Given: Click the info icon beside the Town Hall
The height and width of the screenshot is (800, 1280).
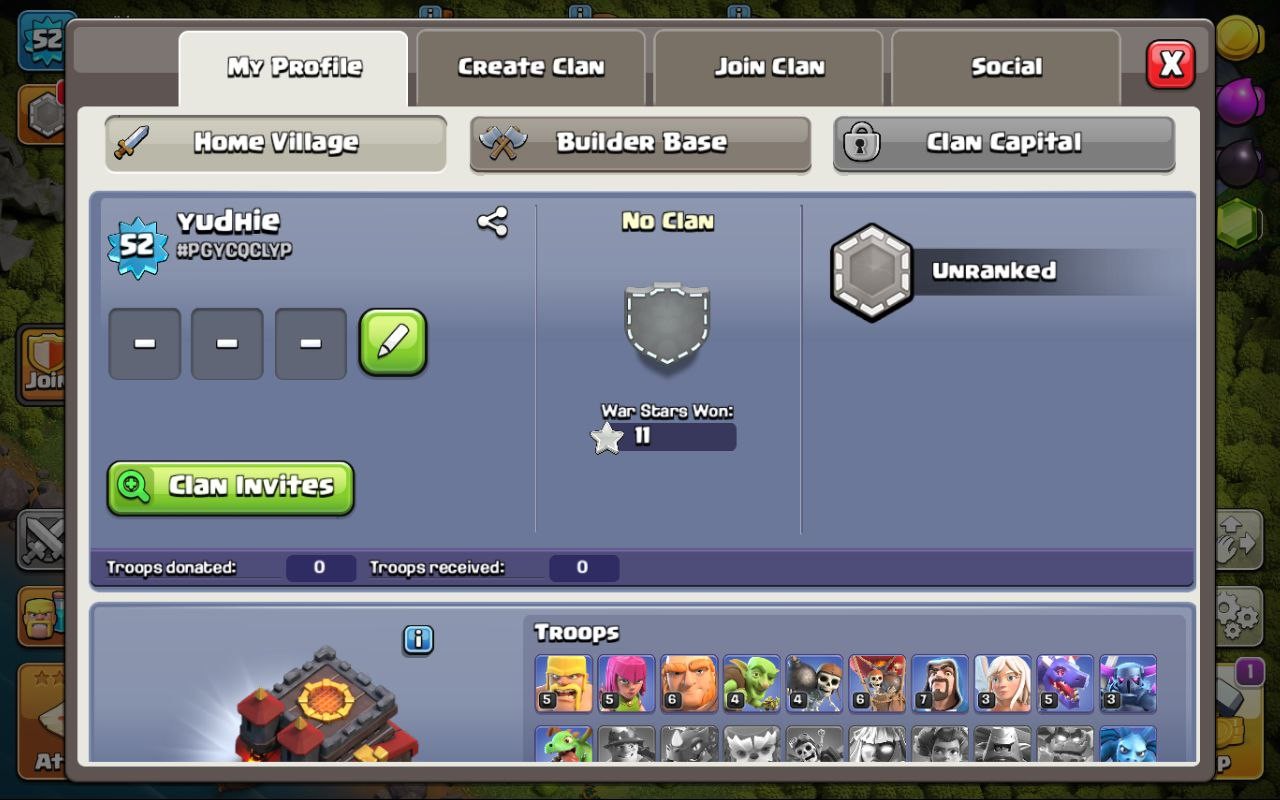Looking at the screenshot, I should [x=417, y=639].
